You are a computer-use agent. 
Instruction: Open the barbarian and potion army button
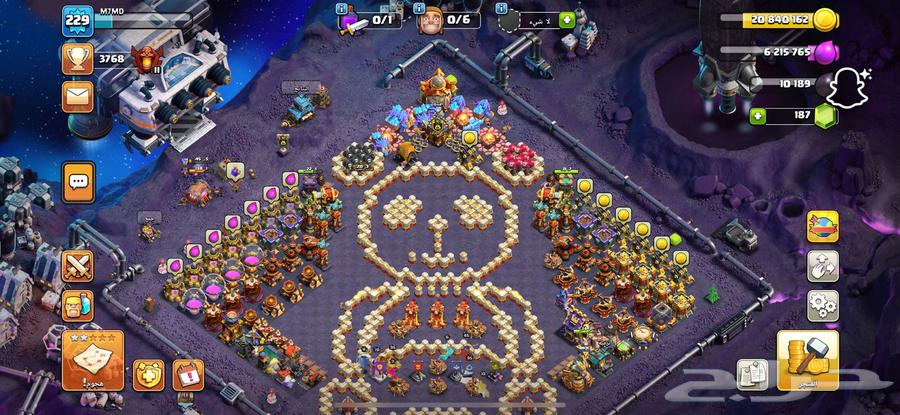coord(78,307)
